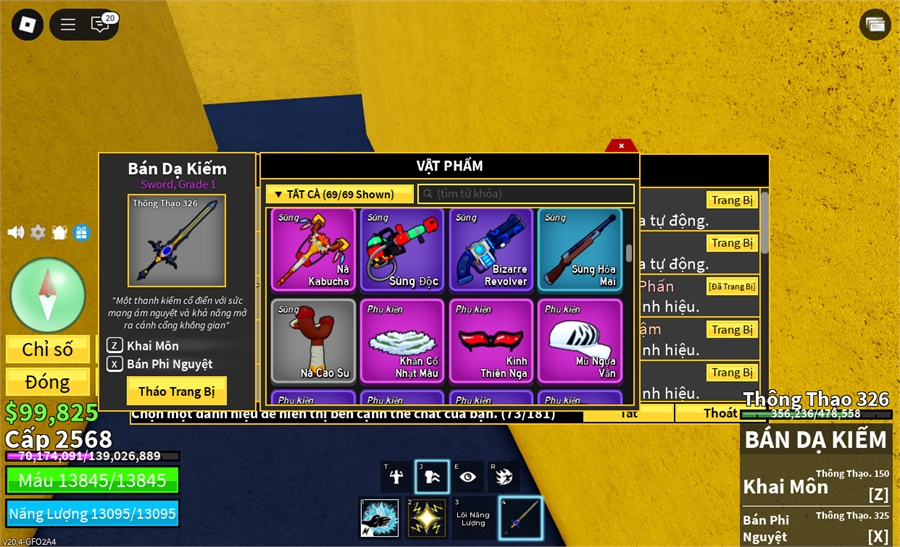Open settings with the gear icon

click(x=38, y=232)
